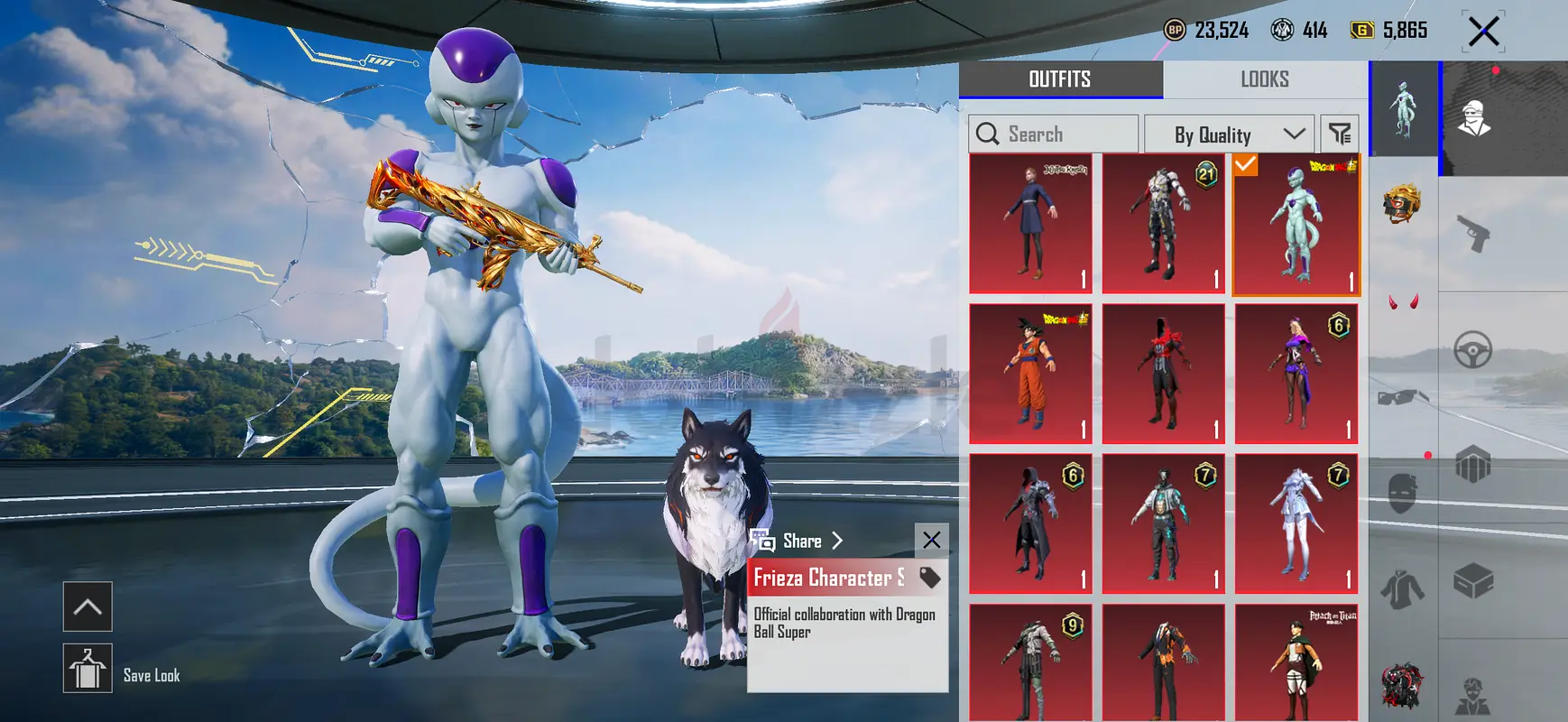Select the Outfits tab

point(1060,79)
